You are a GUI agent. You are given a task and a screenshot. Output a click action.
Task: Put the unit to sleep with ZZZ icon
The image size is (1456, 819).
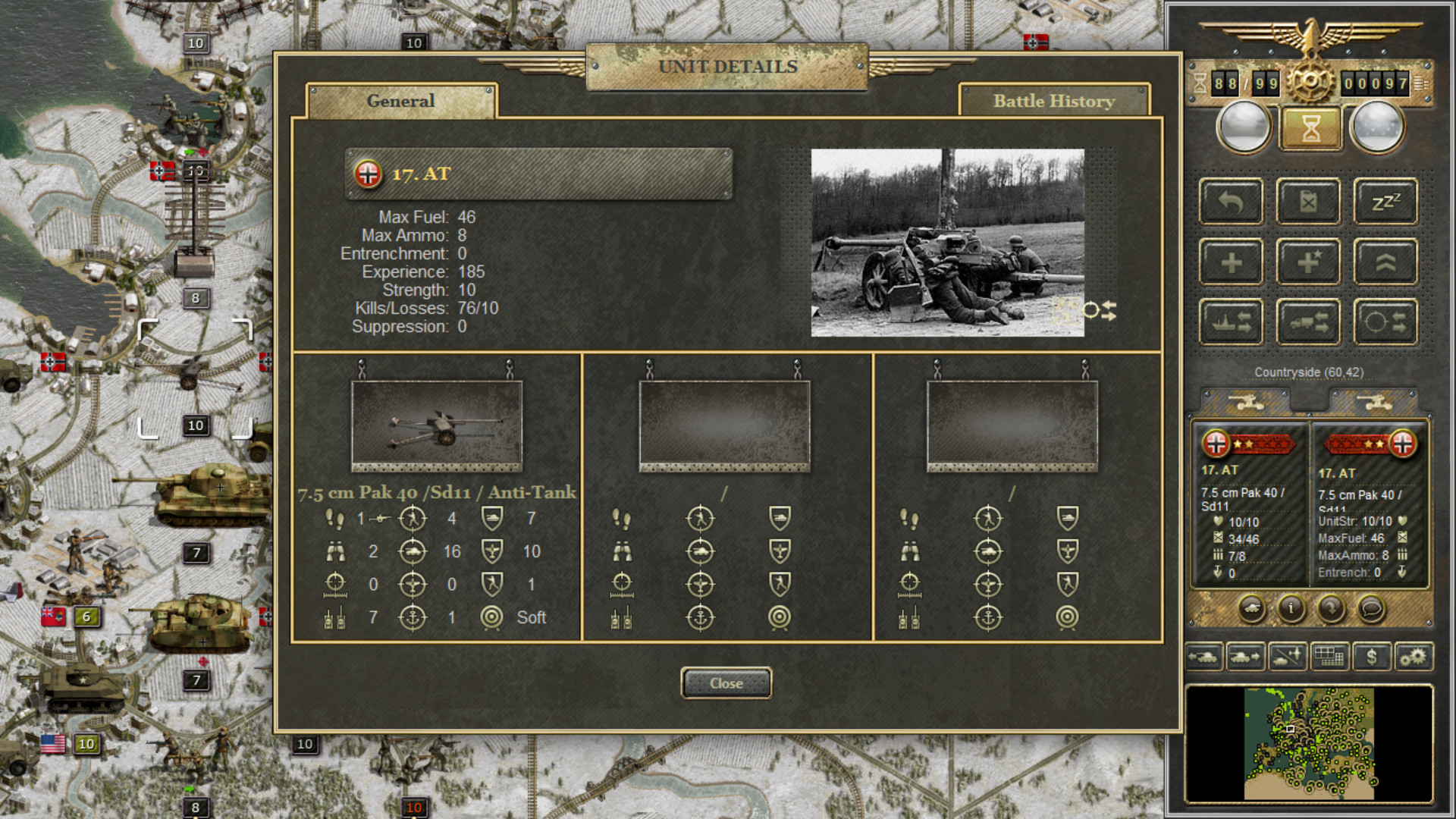click(x=1385, y=201)
